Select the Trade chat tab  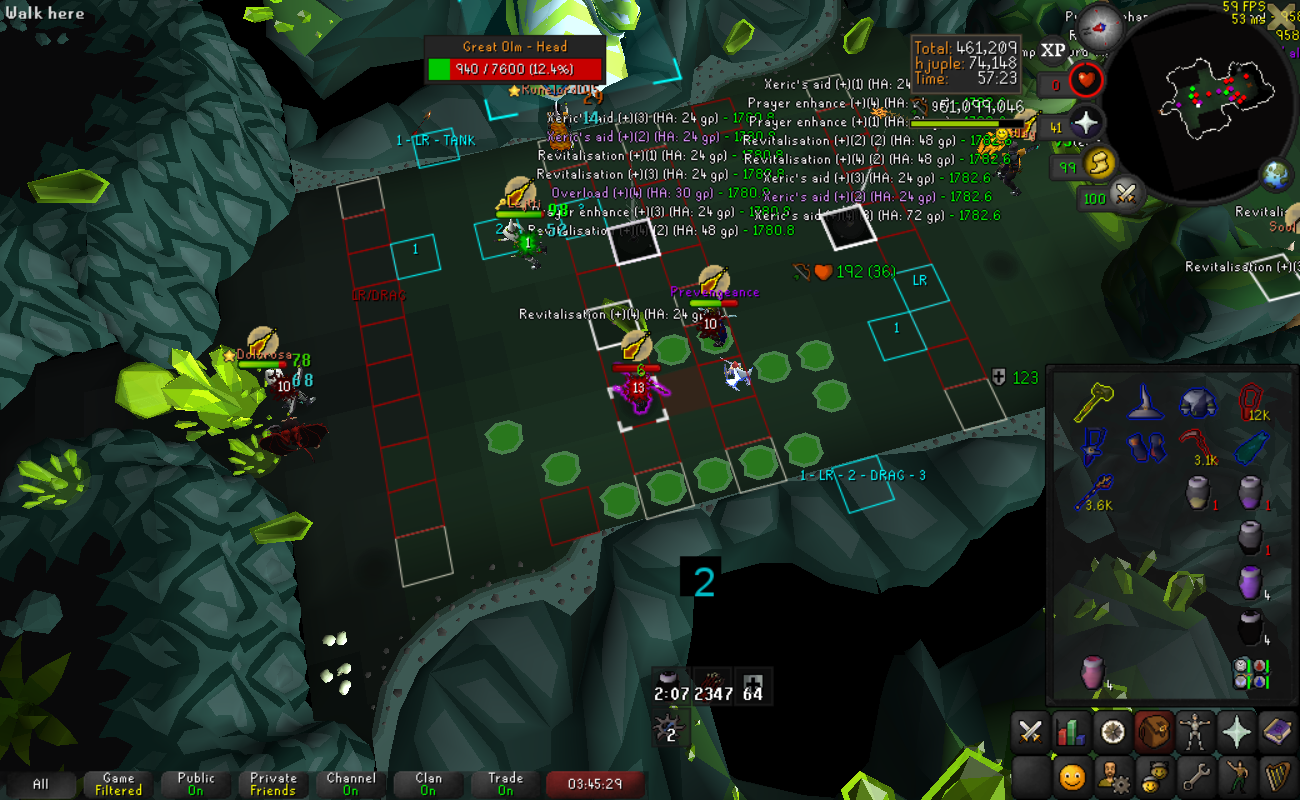[x=505, y=784]
